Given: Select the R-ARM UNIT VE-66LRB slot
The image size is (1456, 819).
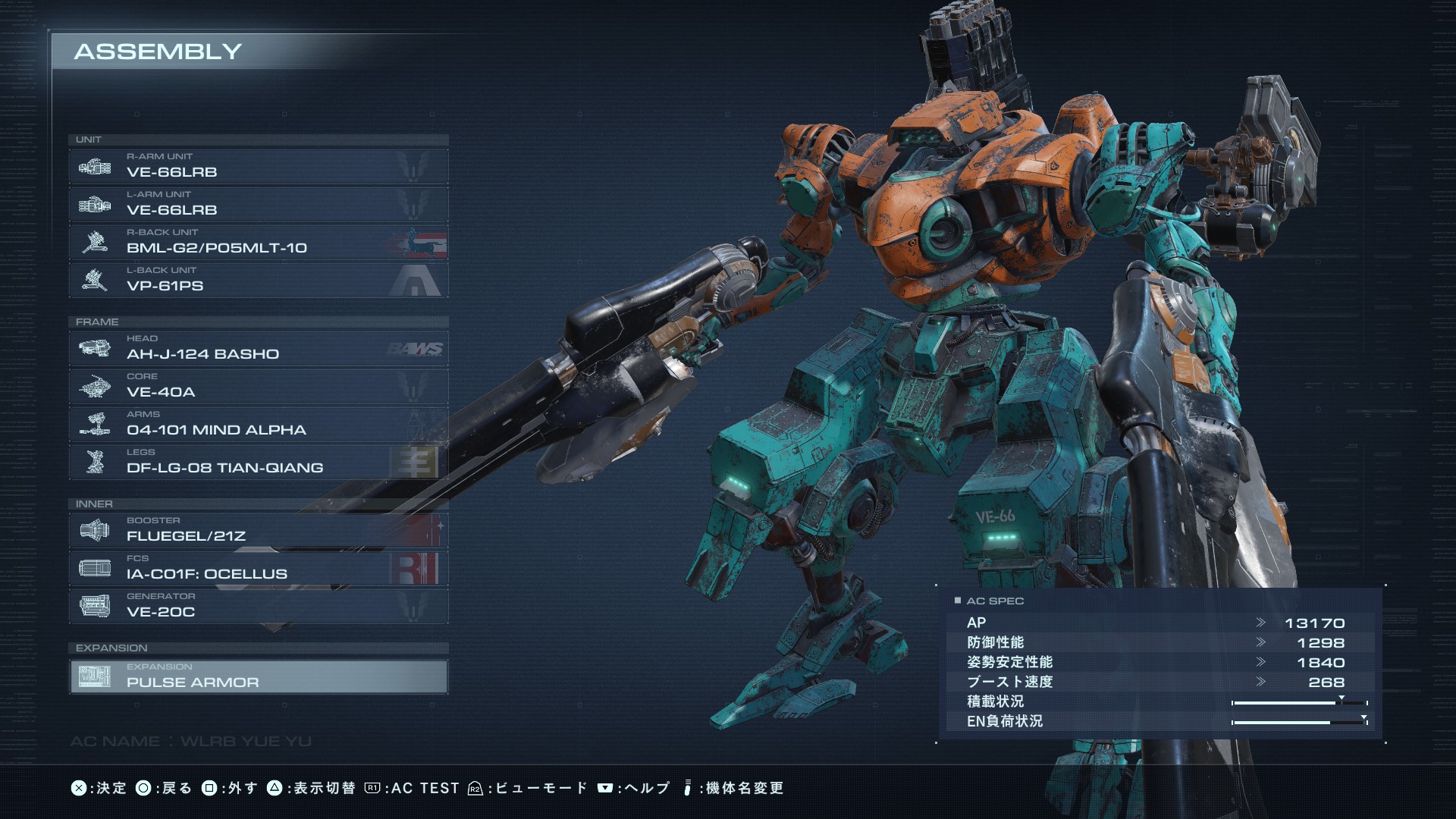Looking at the screenshot, I should coord(258,166).
